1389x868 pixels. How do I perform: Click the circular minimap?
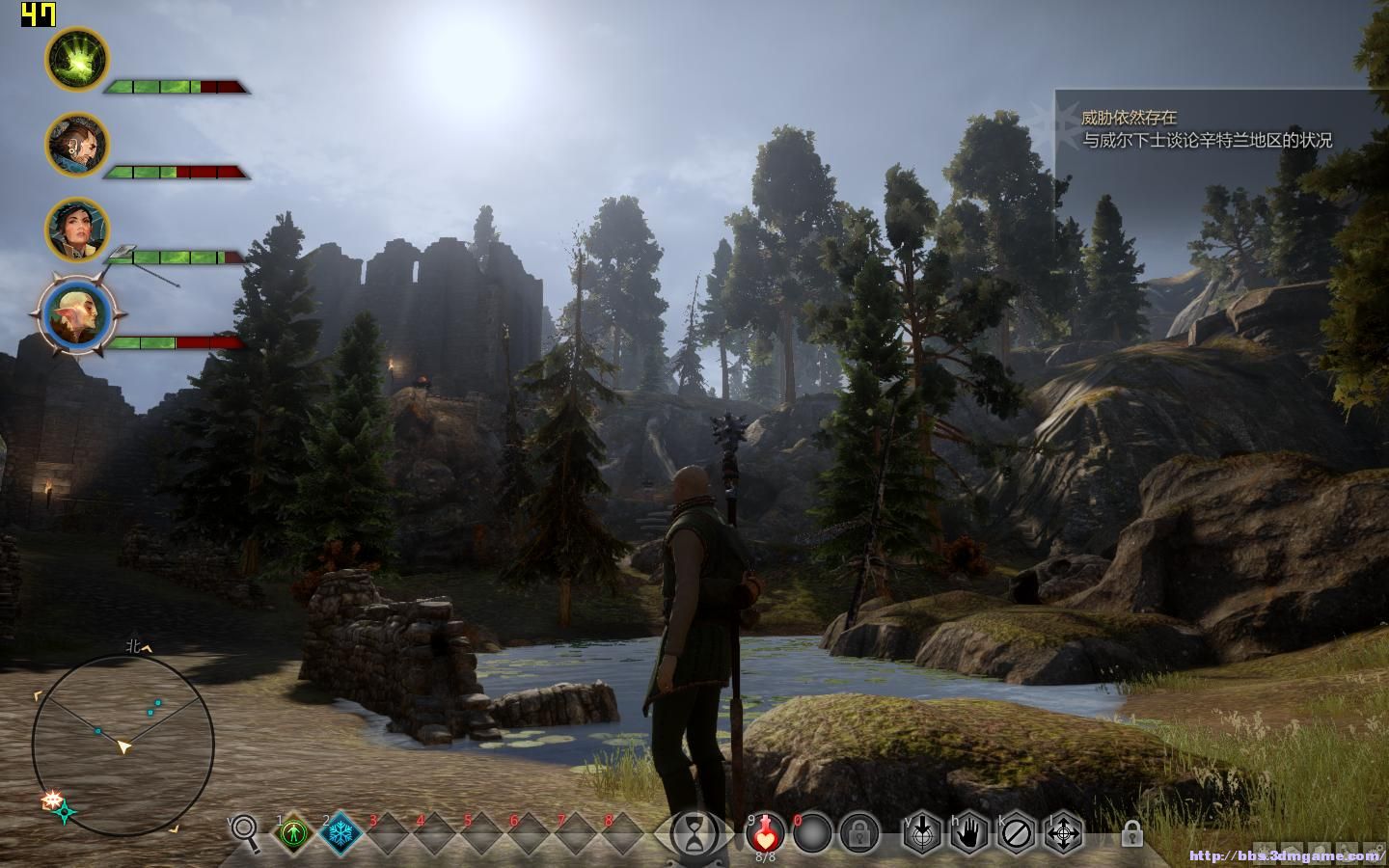[x=123, y=744]
